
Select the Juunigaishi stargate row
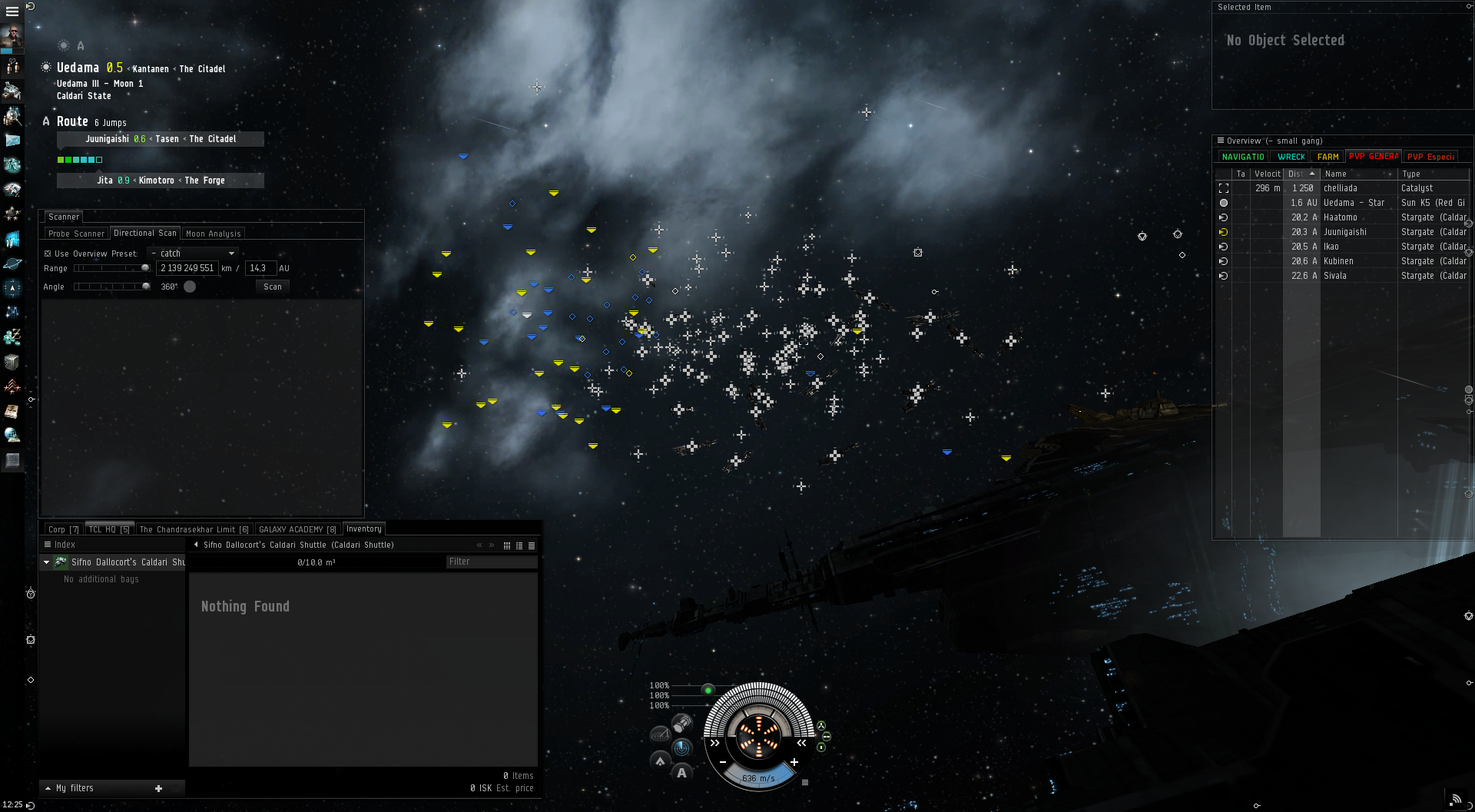click(x=1344, y=232)
